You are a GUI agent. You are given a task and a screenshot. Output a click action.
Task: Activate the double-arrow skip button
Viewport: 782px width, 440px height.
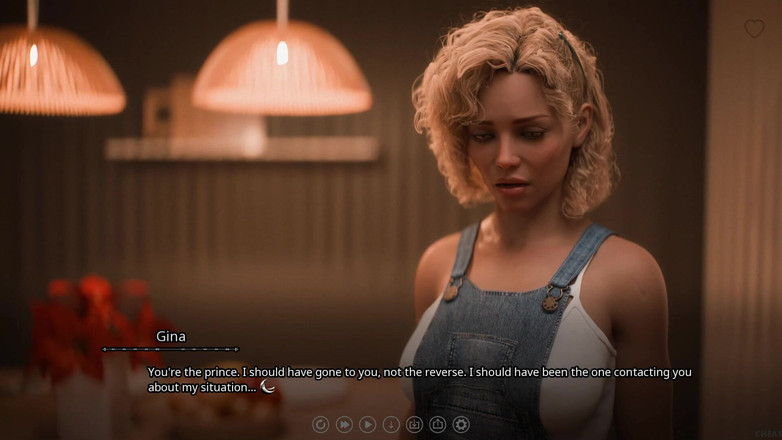344,425
